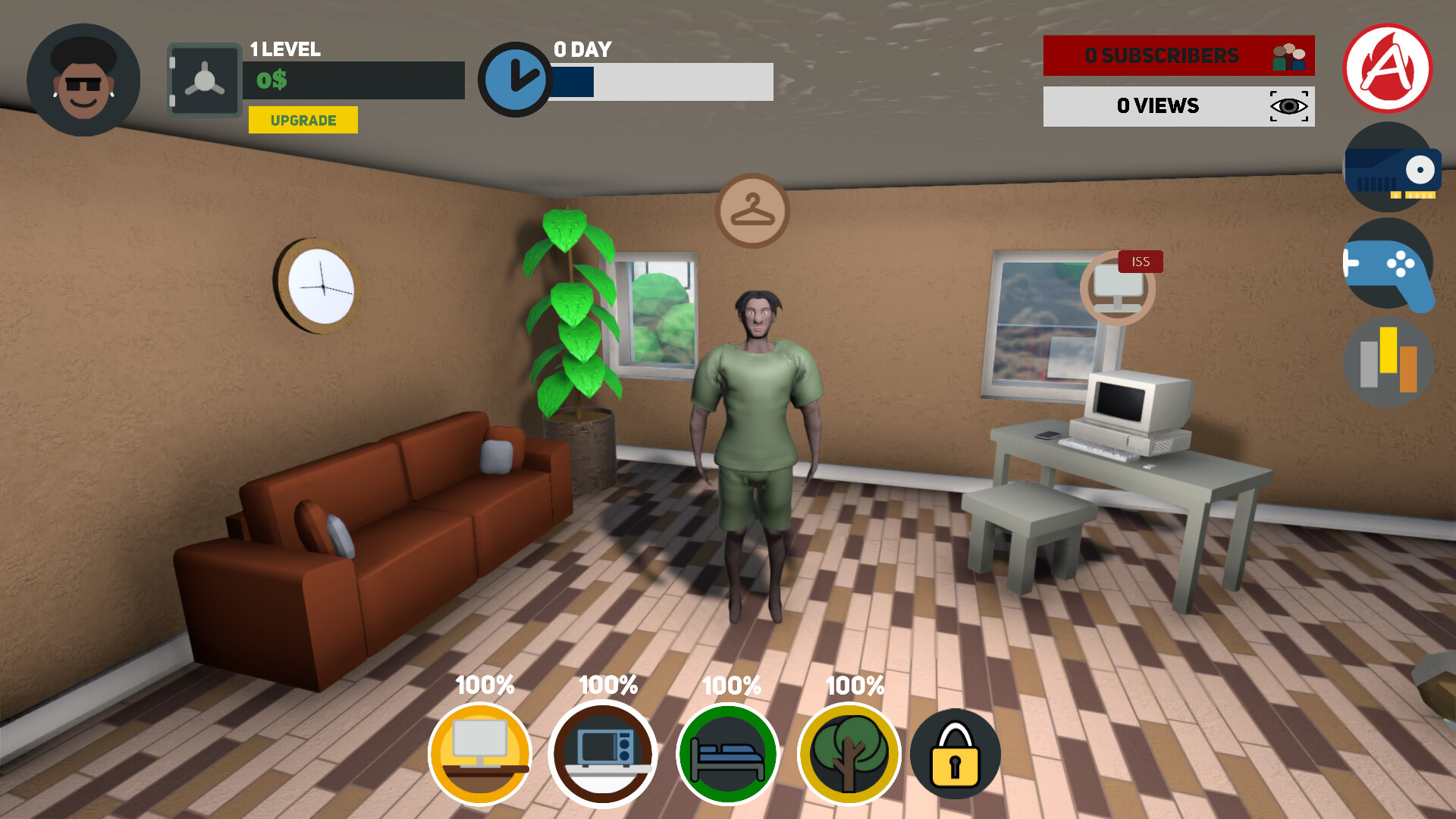Select the microwave food need icon

point(604,754)
